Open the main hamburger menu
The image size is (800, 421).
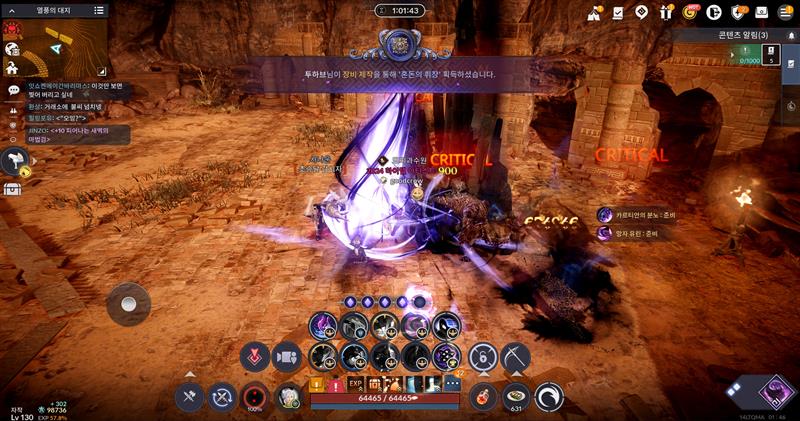784,12
